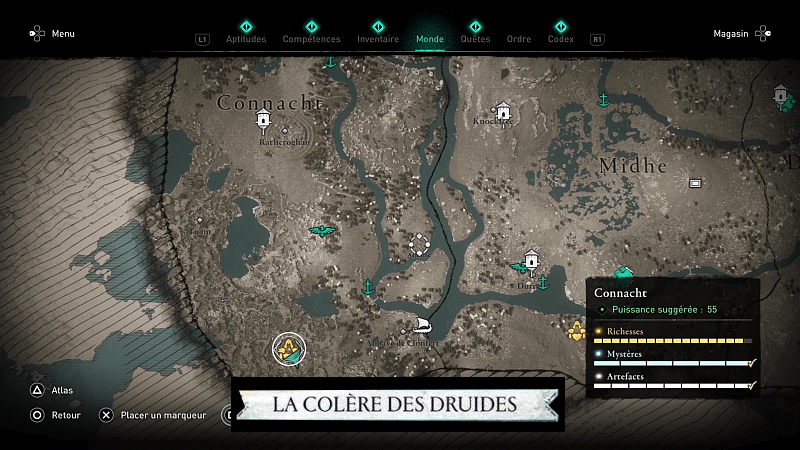This screenshot has height=450, width=800.
Task: Choose the Knockfree fast travel marker
Action: tap(503, 111)
